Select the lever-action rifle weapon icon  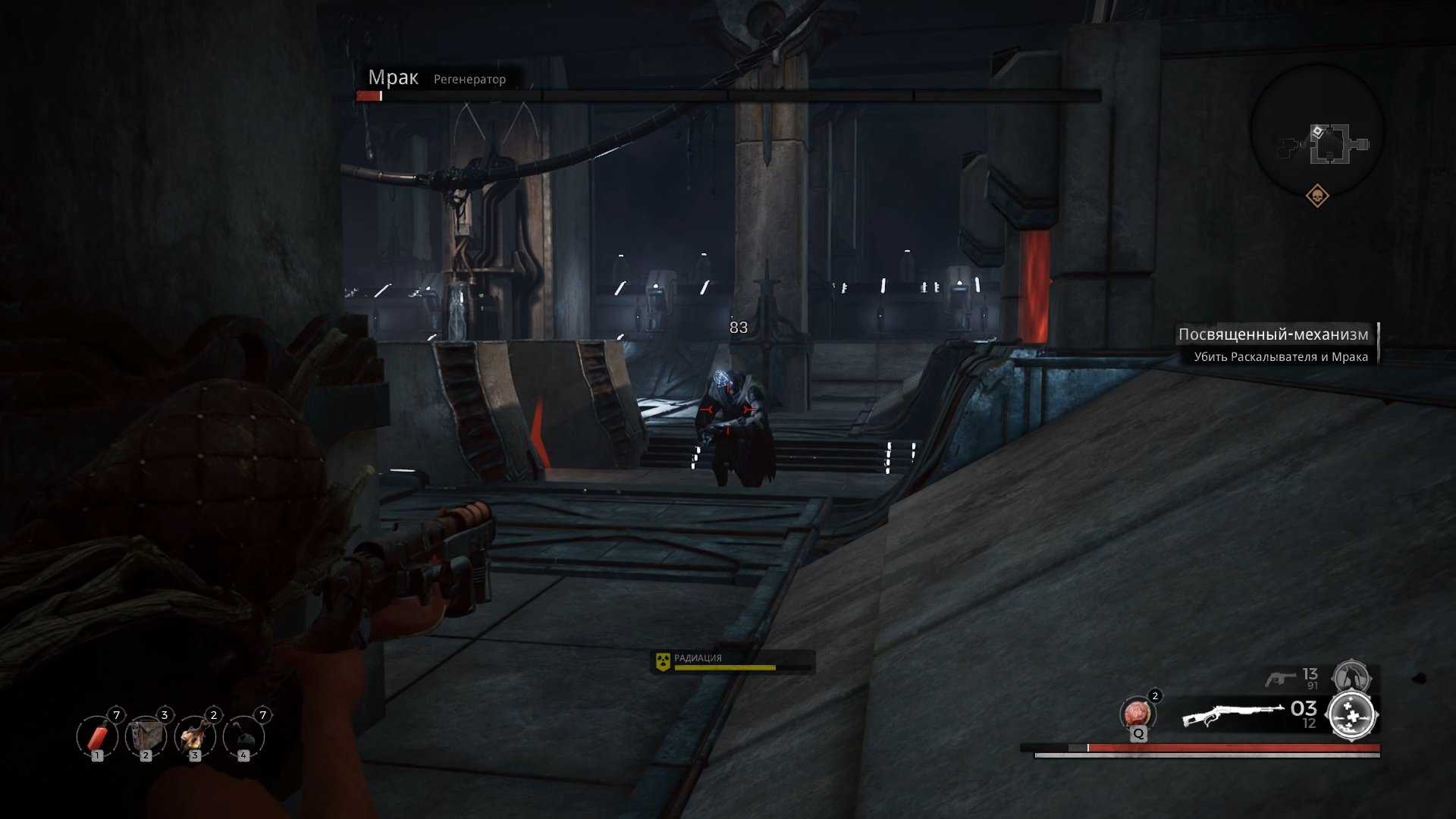point(1232,714)
